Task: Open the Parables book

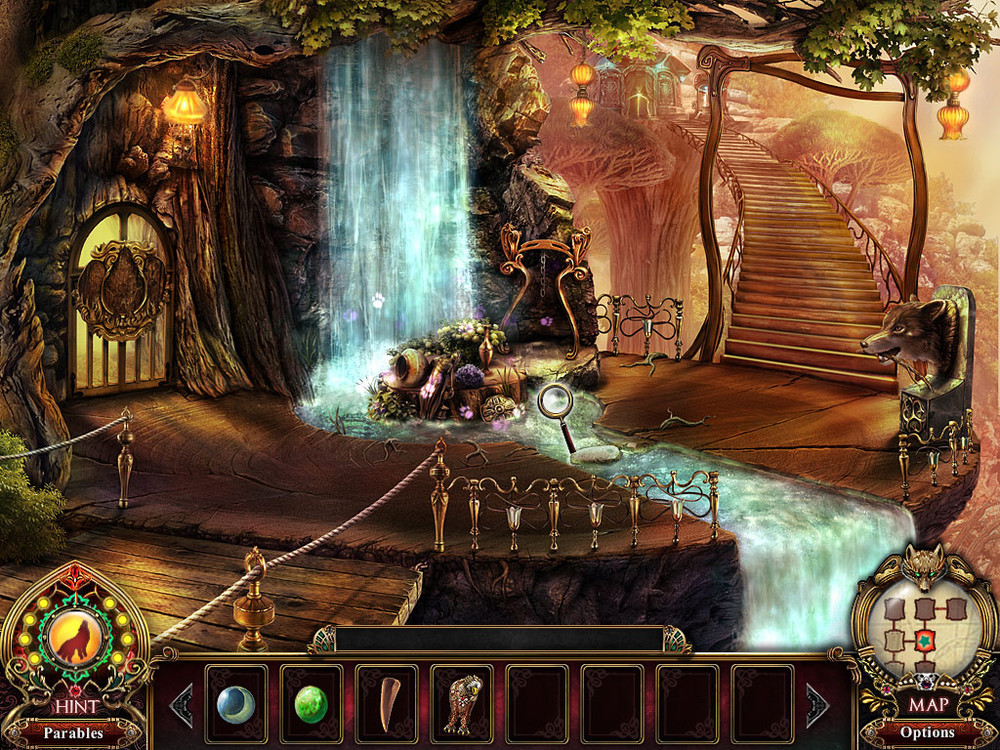Action: pos(73,733)
